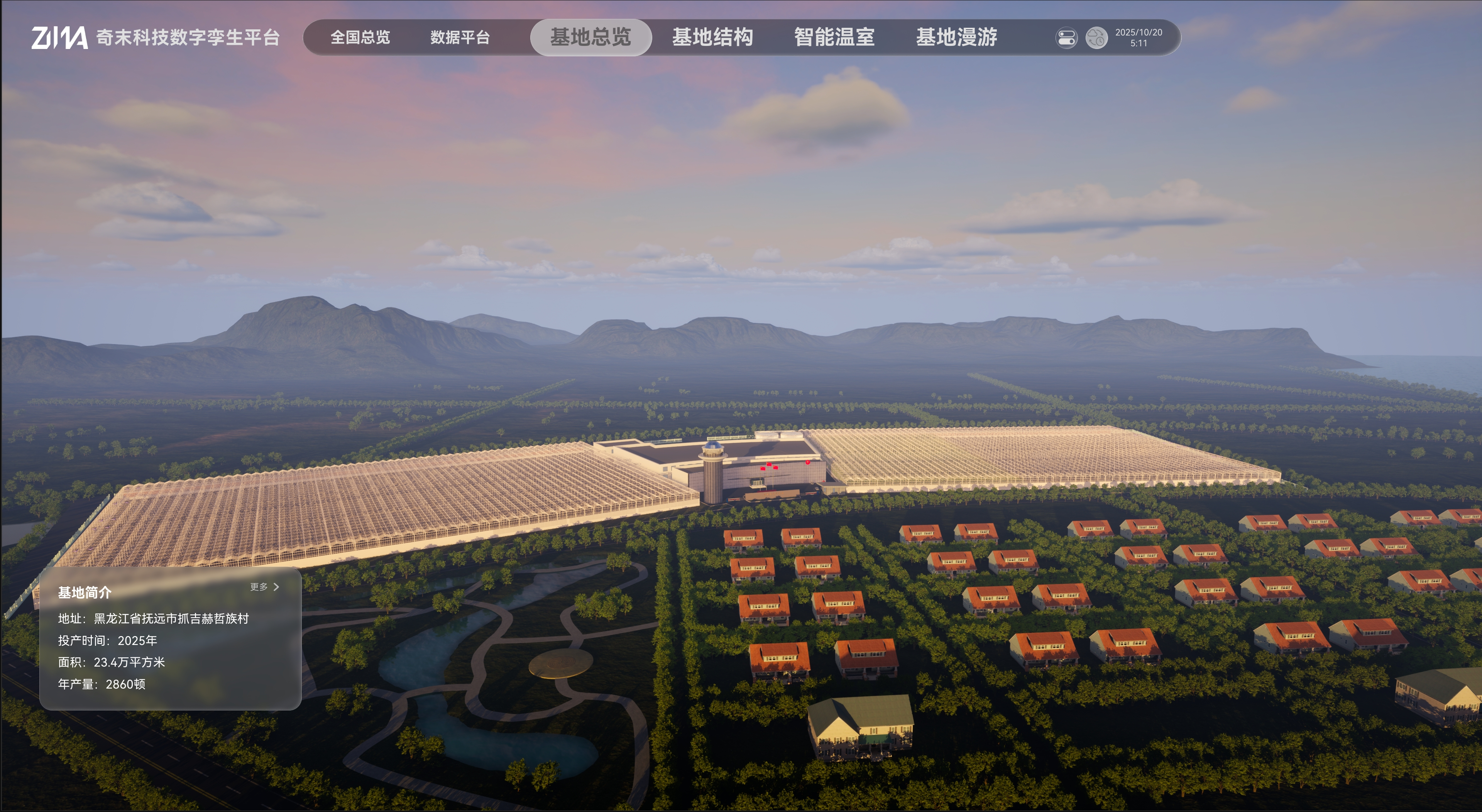Open the 智能温室 smart greenhouse tab
Image resolution: width=1482 pixels, height=812 pixels.
834,38
